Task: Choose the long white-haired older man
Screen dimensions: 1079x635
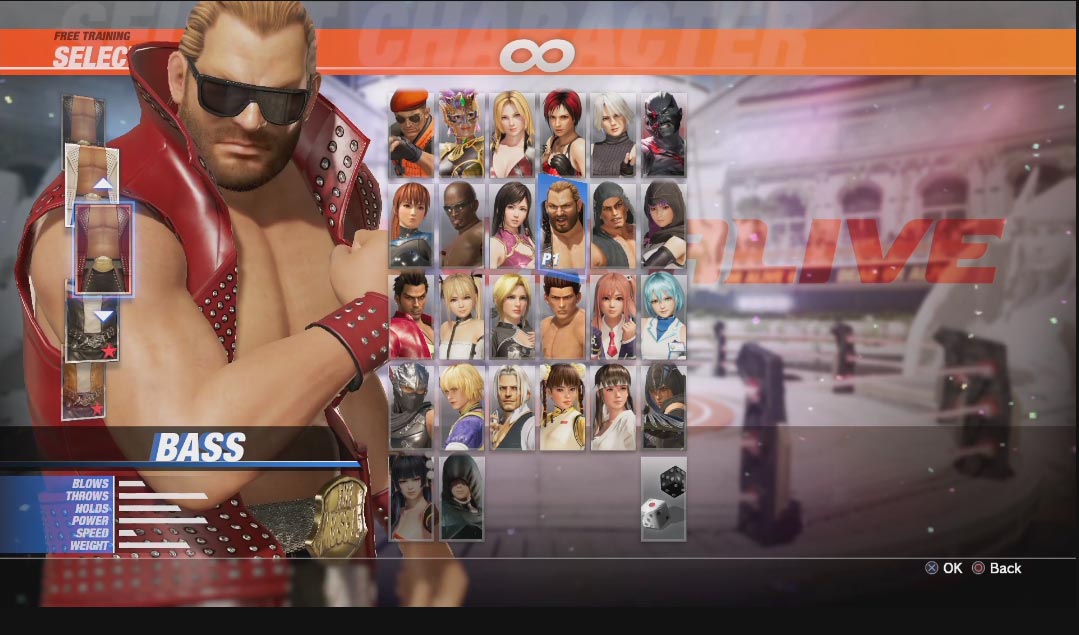Action: click(512, 405)
